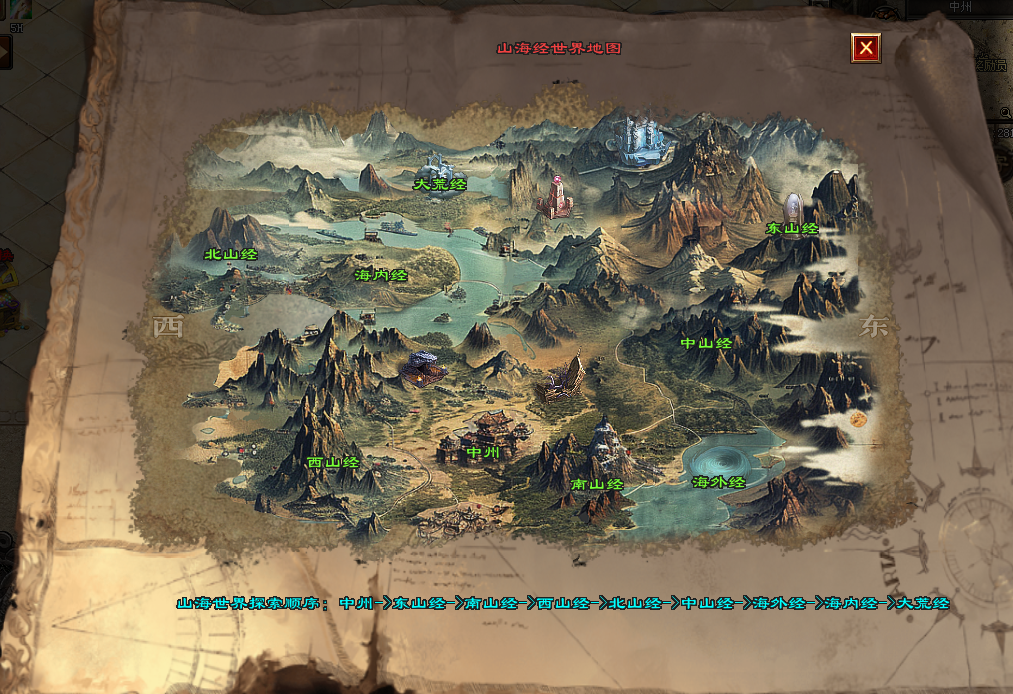
Task: Open the 海外经 whirlpool region
Action: point(719,482)
